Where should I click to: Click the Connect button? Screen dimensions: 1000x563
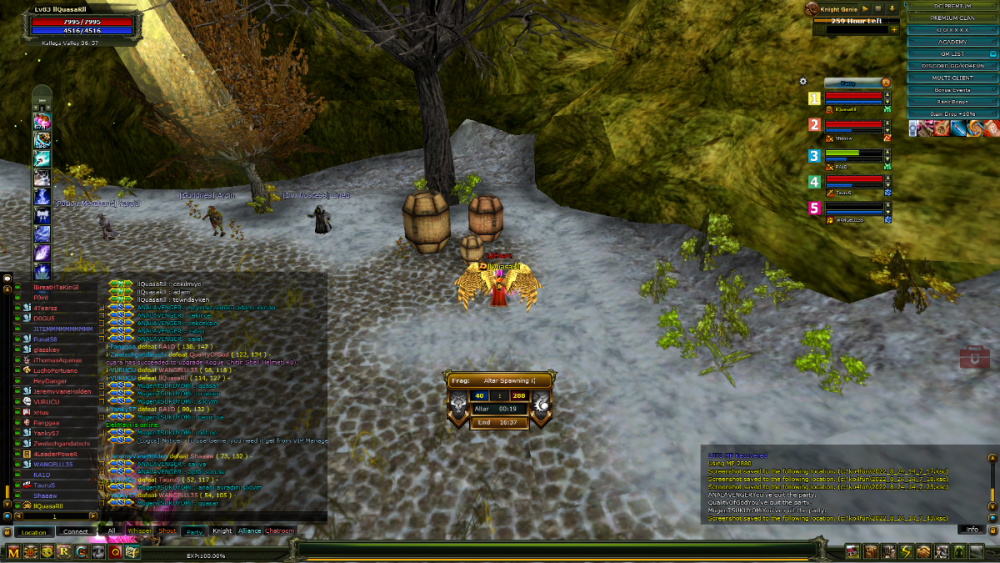click(75, 531)
